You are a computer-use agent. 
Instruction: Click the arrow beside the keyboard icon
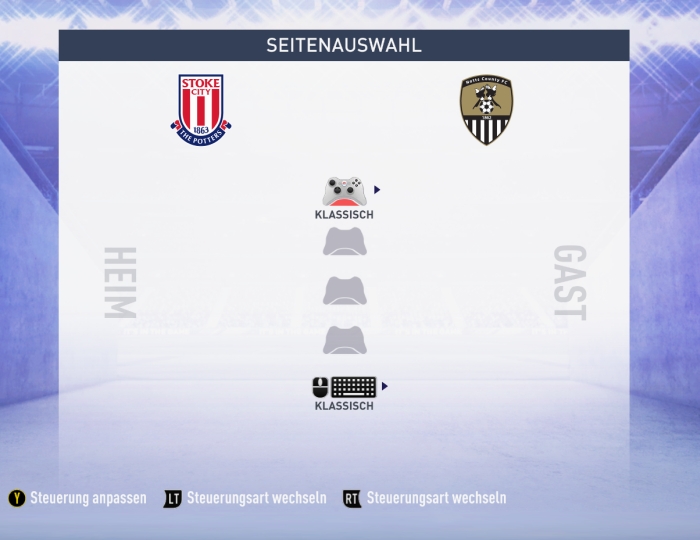pyautogui.click(x=385, y=386)
